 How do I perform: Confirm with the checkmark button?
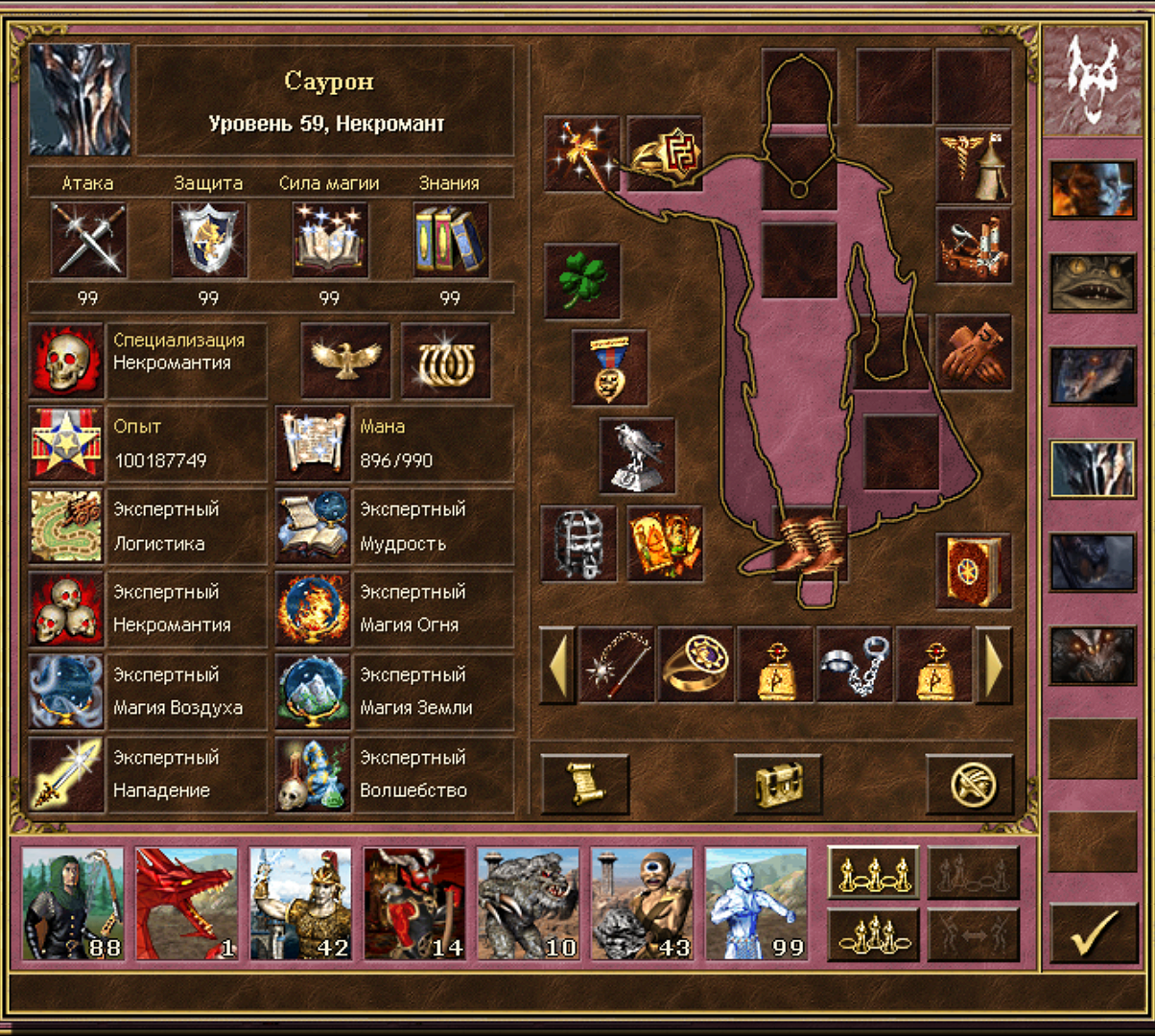pyautogui.click(x=1093, y=930)
